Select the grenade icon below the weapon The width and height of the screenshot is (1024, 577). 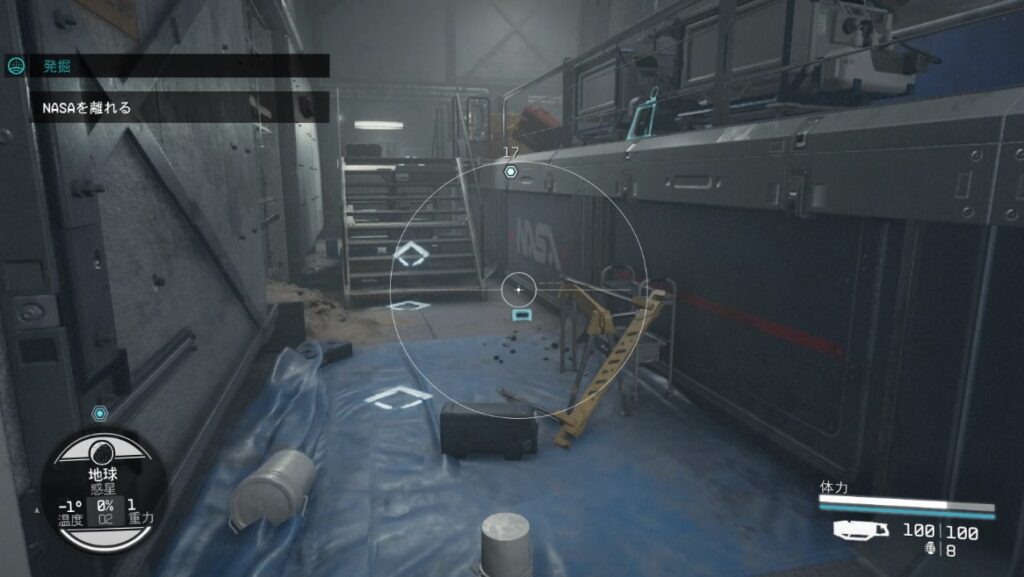tap(935, 549)
